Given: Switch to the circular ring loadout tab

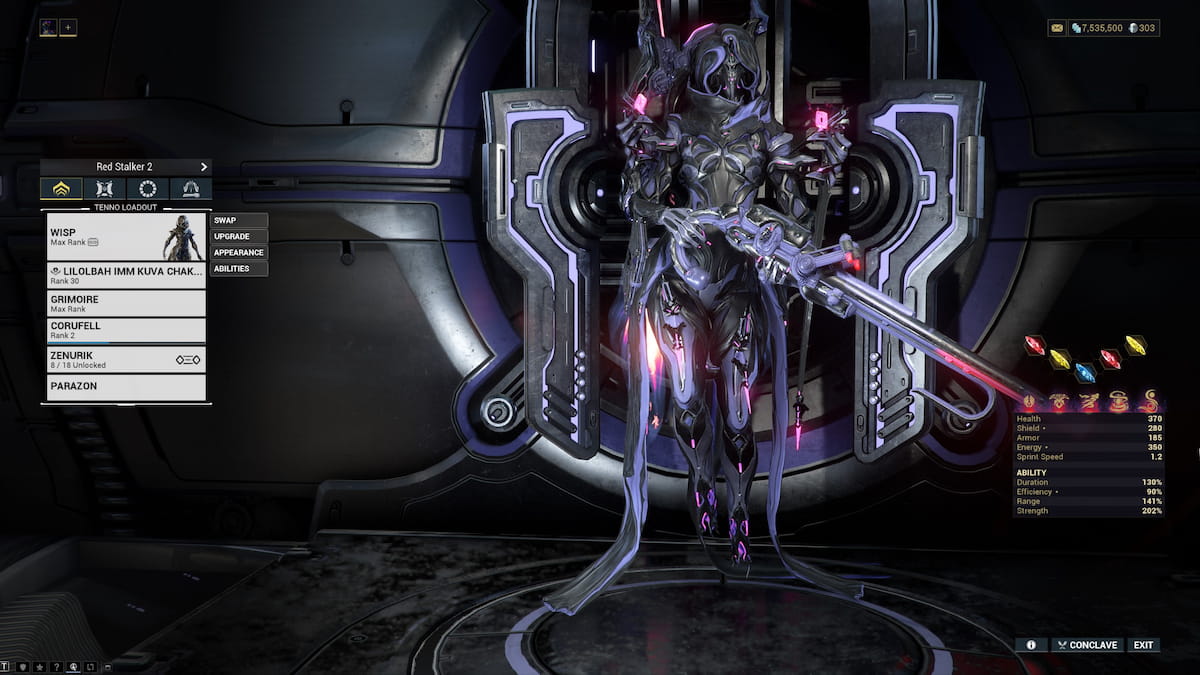Looking at the screenshot, I should [147, 189].
